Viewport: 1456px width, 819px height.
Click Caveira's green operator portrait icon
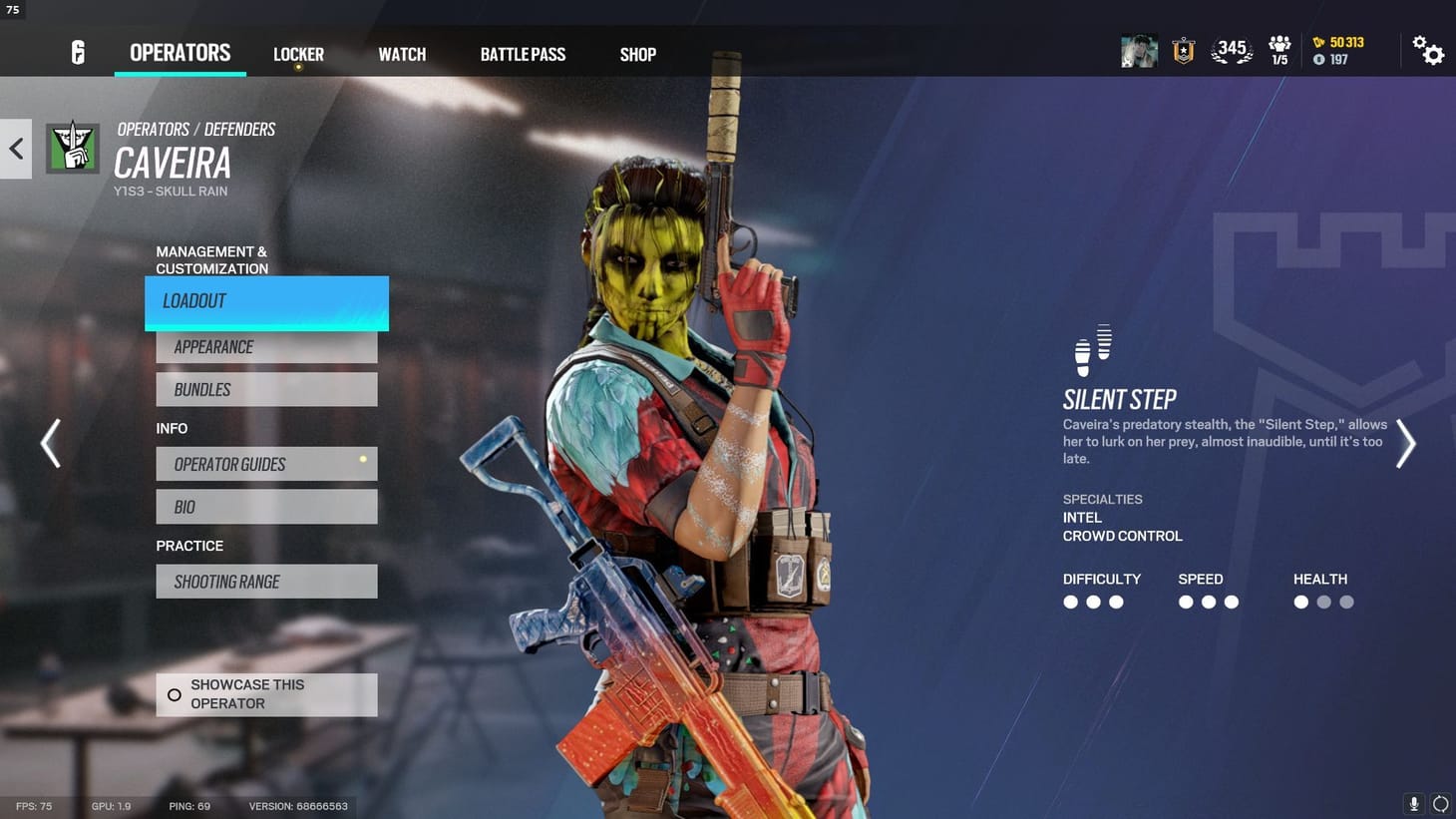tap(72, 147)
